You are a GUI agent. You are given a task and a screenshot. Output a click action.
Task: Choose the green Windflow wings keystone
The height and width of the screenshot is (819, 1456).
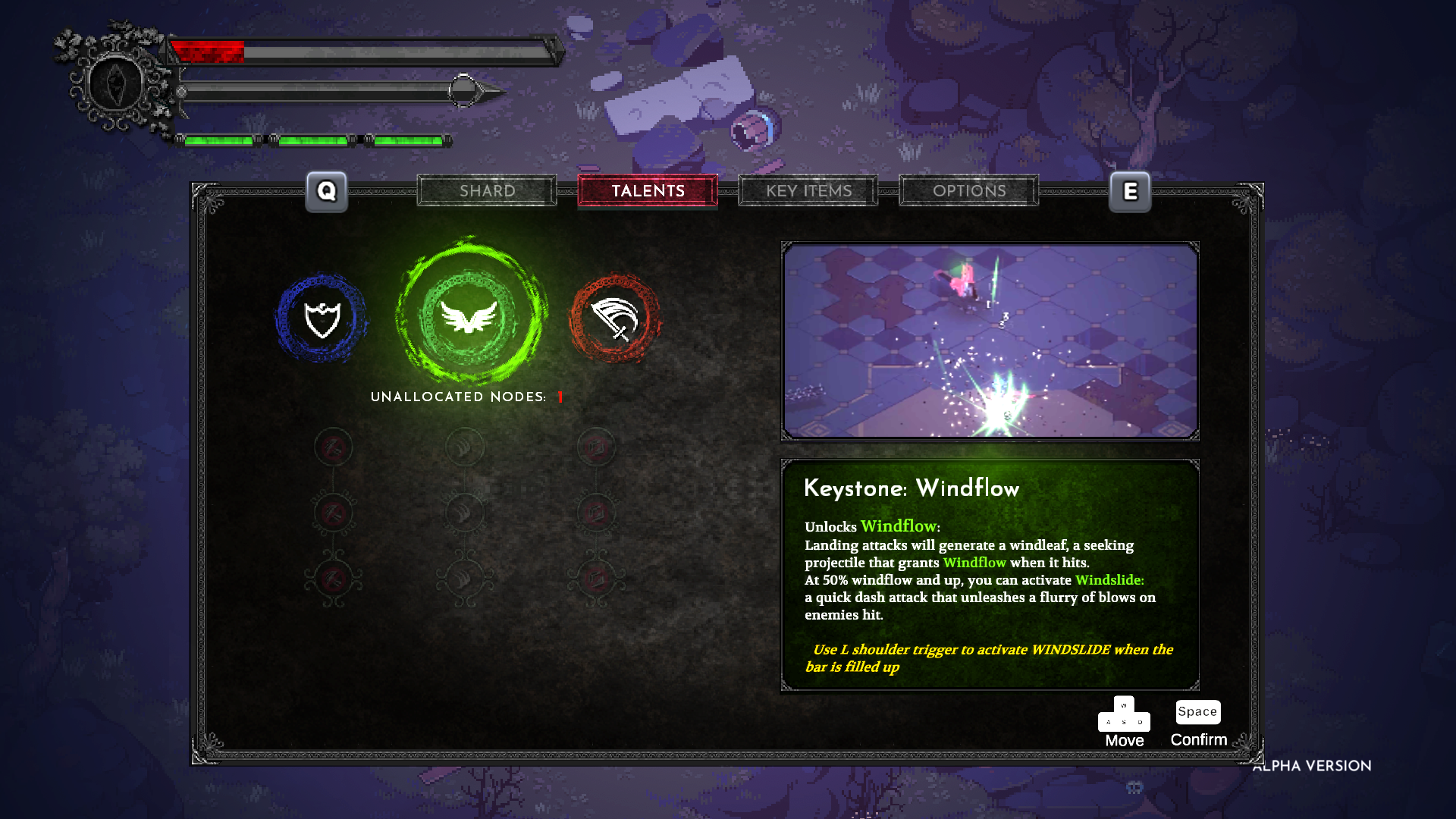tap(470, 315)
